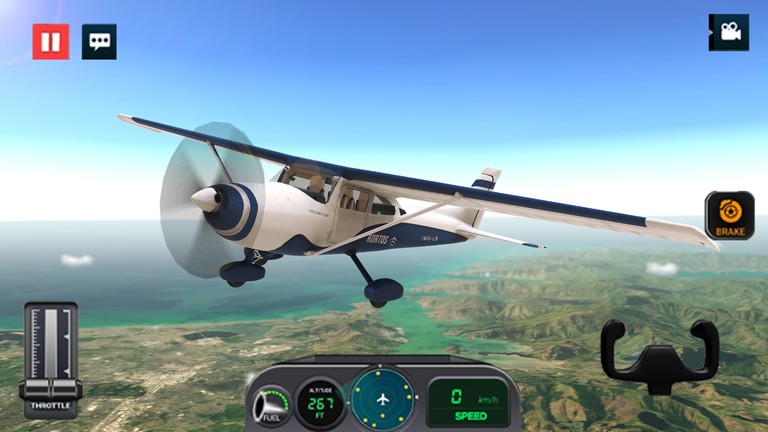Viewport: 768px width, 432px height.
Task: Switch camera view with the camera icon
Action: [x=728, y=33]
